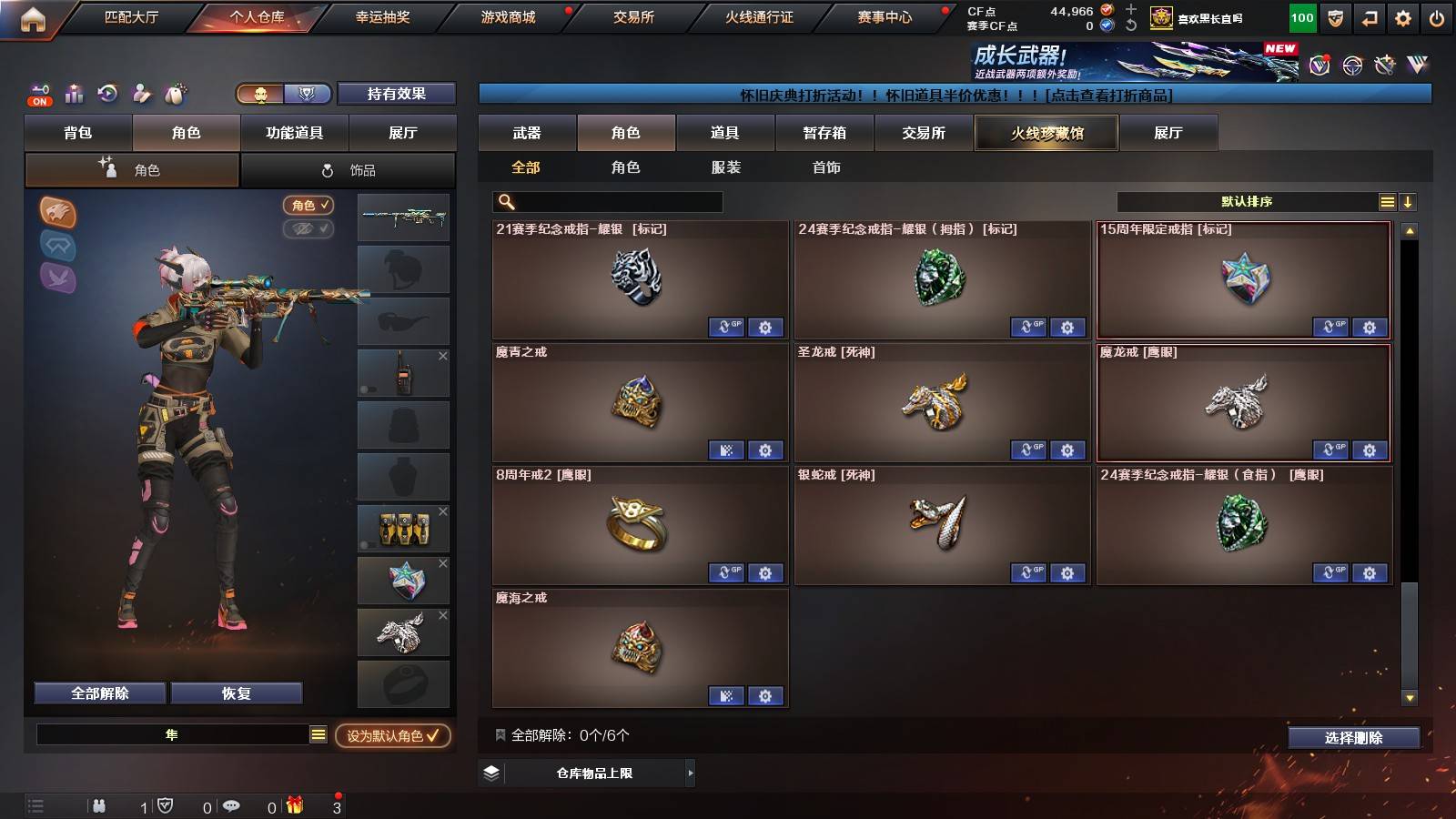Image resolution: width=1456 pixels, height=819 pixels.
Task: Click the descending sort arrow beside sort dropdown
Action: (x=1409, y=201)
